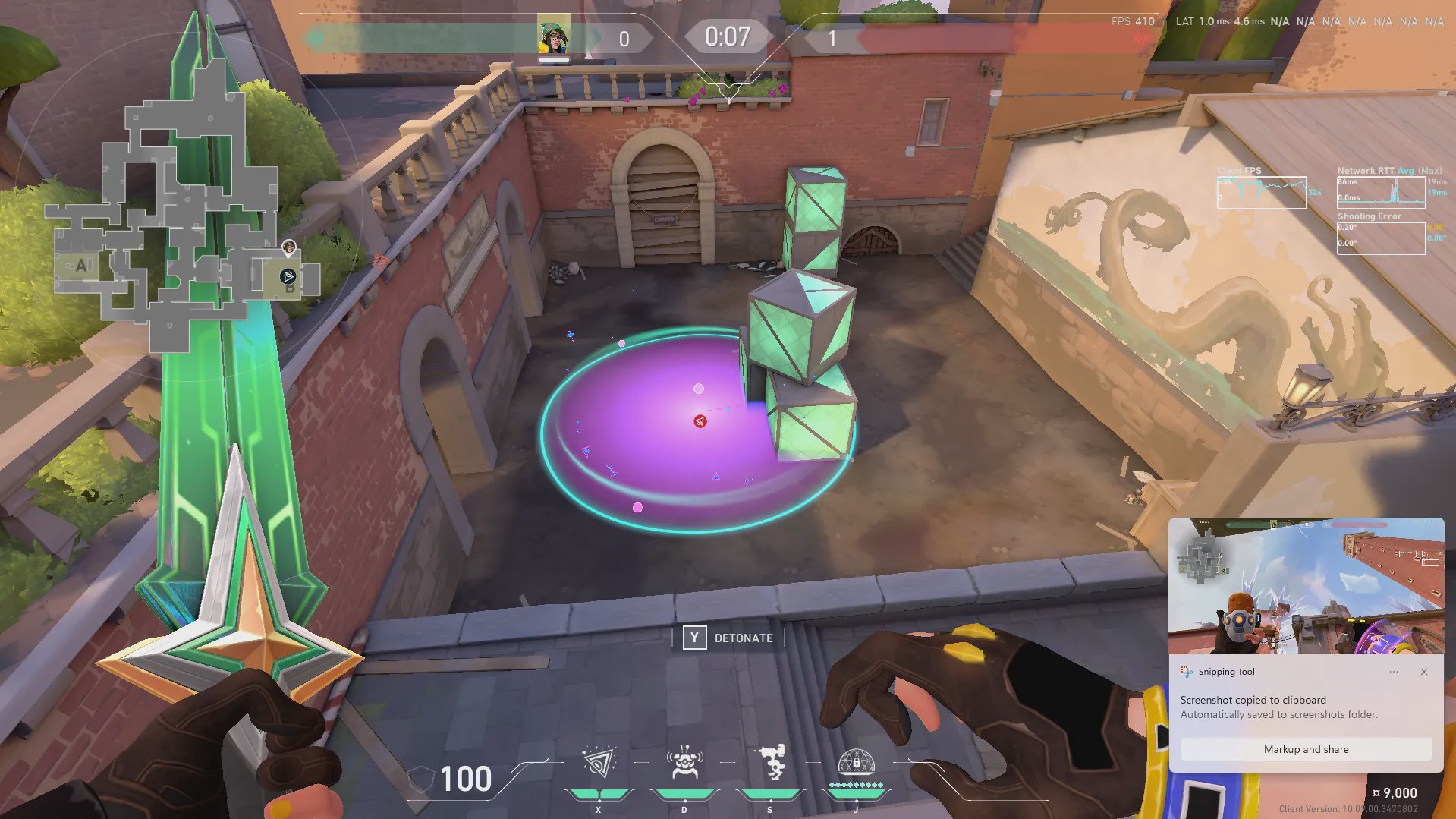Activate the Lockdown ultimate dome icon
This screenshot has width=1456, height=819.
[x=856, y=761]
